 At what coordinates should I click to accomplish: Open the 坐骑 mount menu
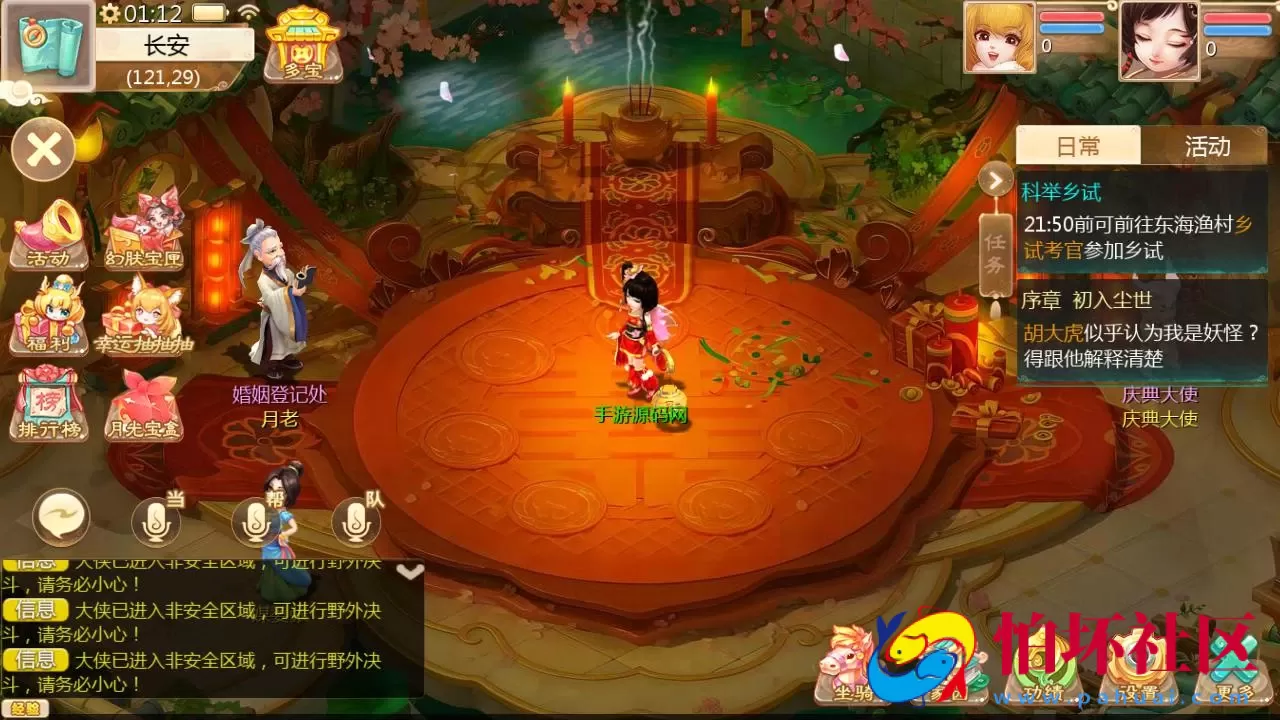852,668
